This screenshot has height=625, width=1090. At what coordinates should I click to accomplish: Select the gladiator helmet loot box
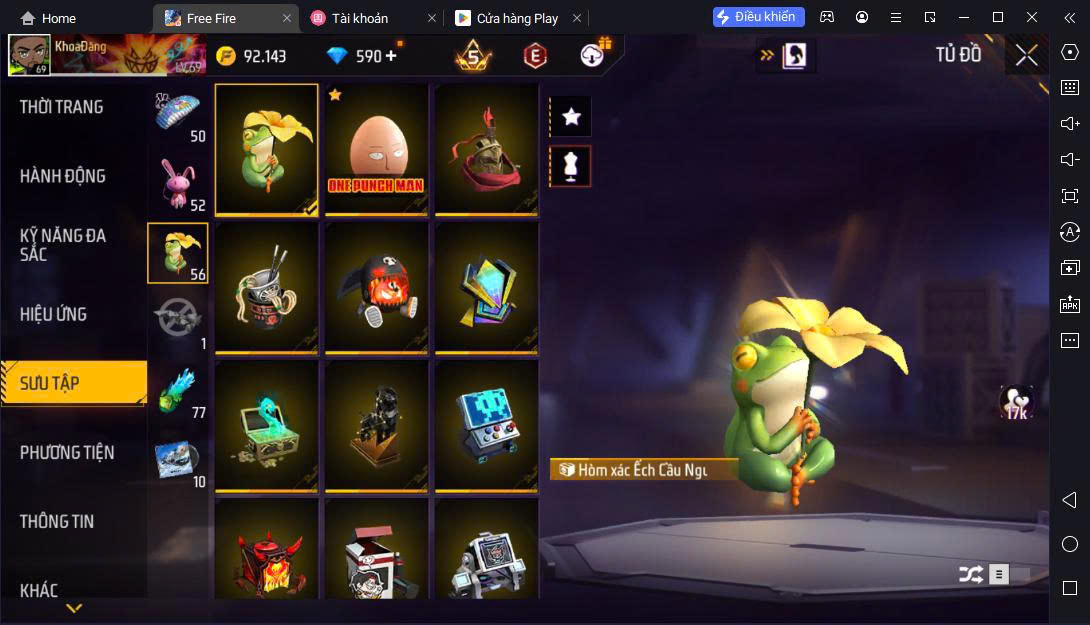tap(486, 149)
